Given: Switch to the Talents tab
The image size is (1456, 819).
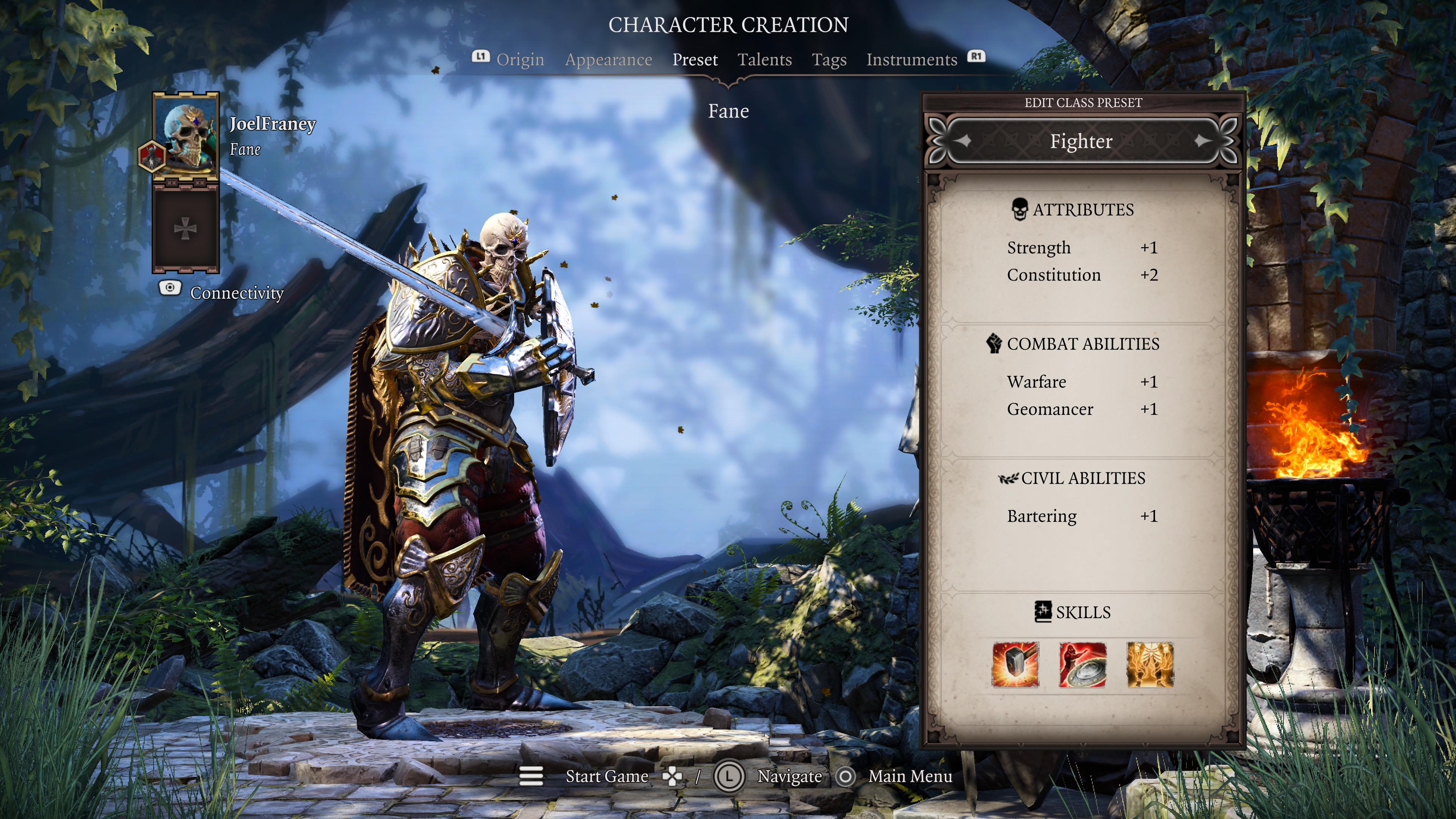Looking at the screenshot, I should (x=765, y=60).
